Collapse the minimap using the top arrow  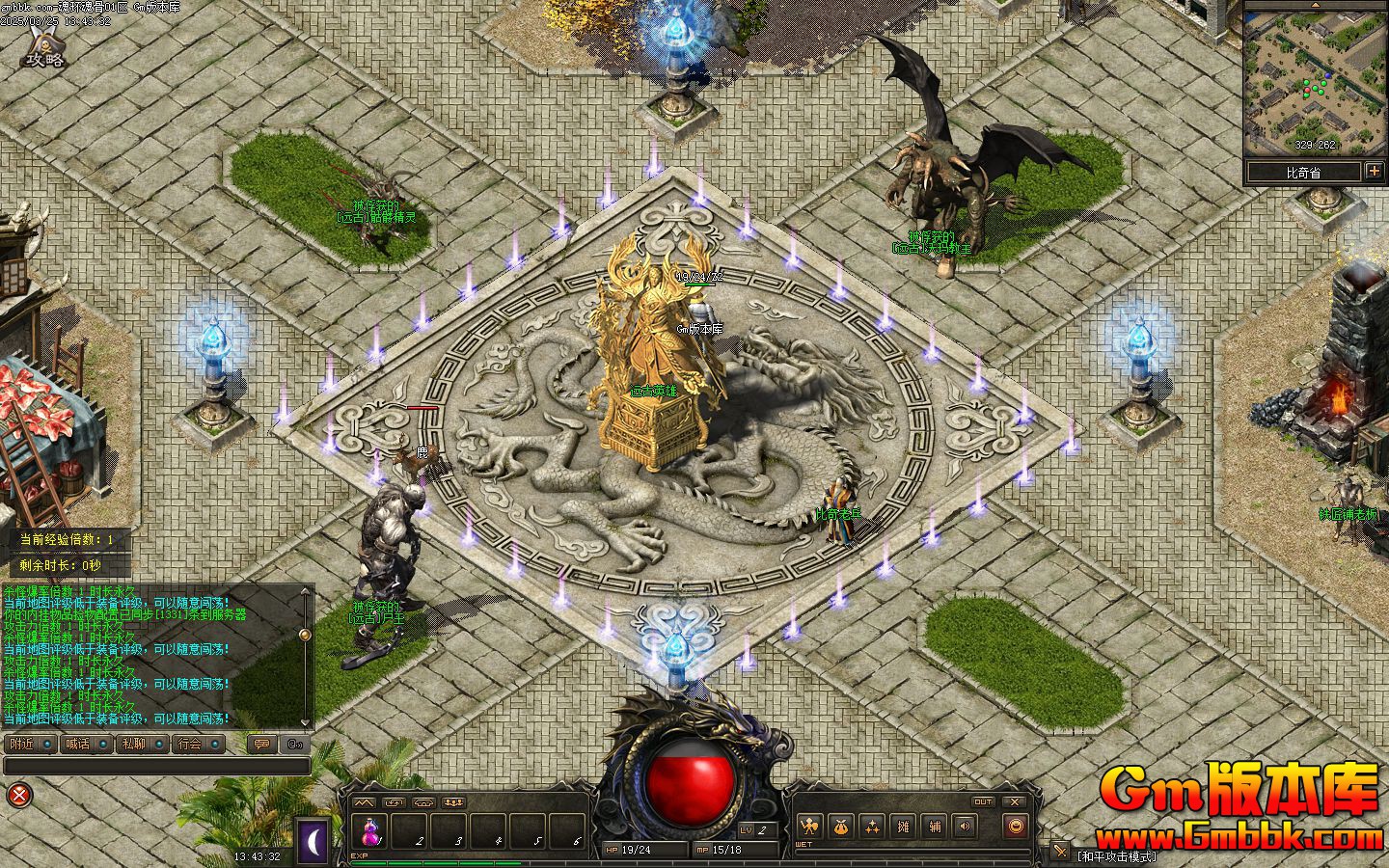coord(1314,4)
